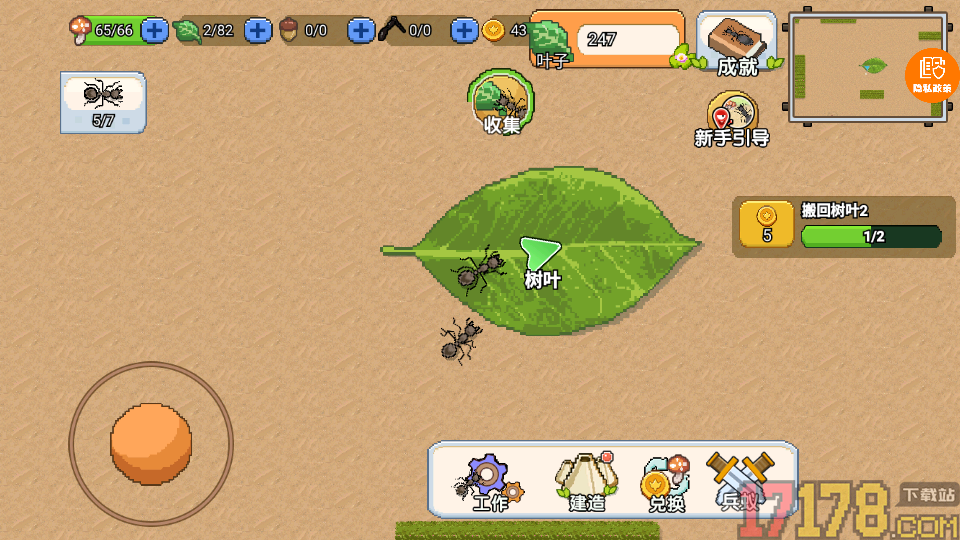Open the 兵蚁 (Soldier ants) crossed swords menu
The height and width of the screenshot is (540, 960).
[x=741, y=482]
